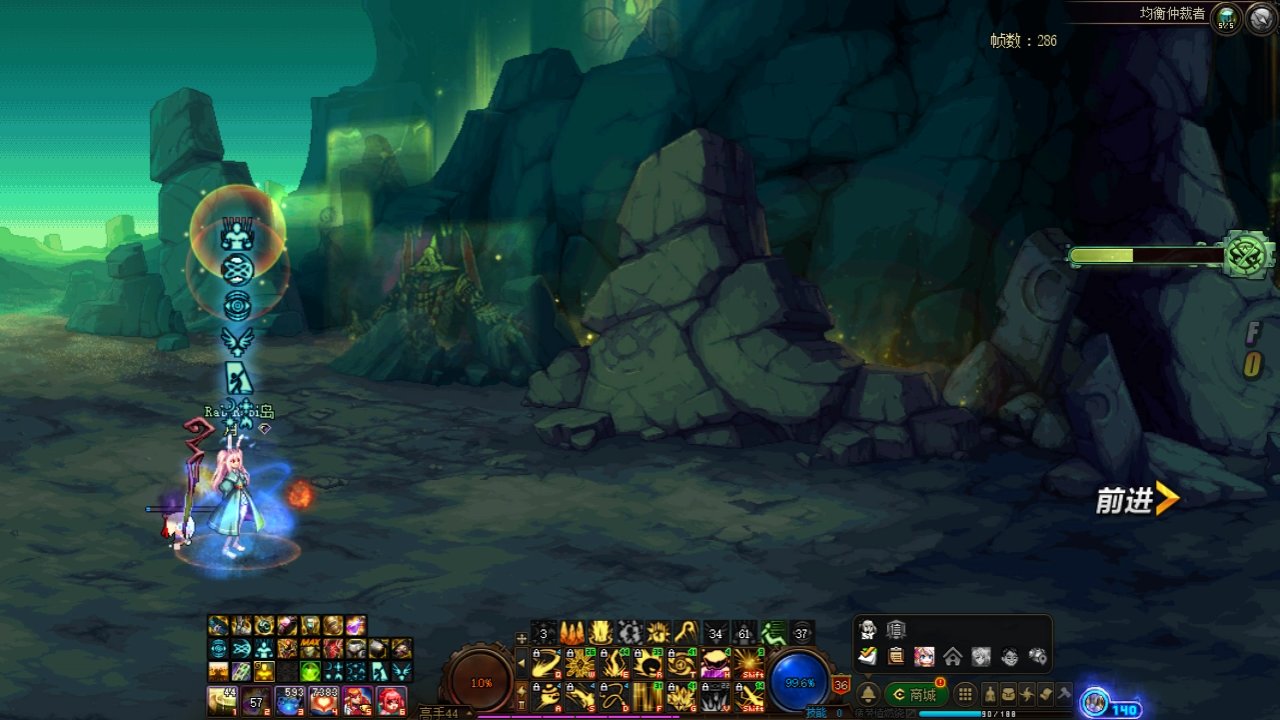This screenshot has height=720, width=1280.
Task: Click the pet icon showing 140
Action: point(1097,704)
